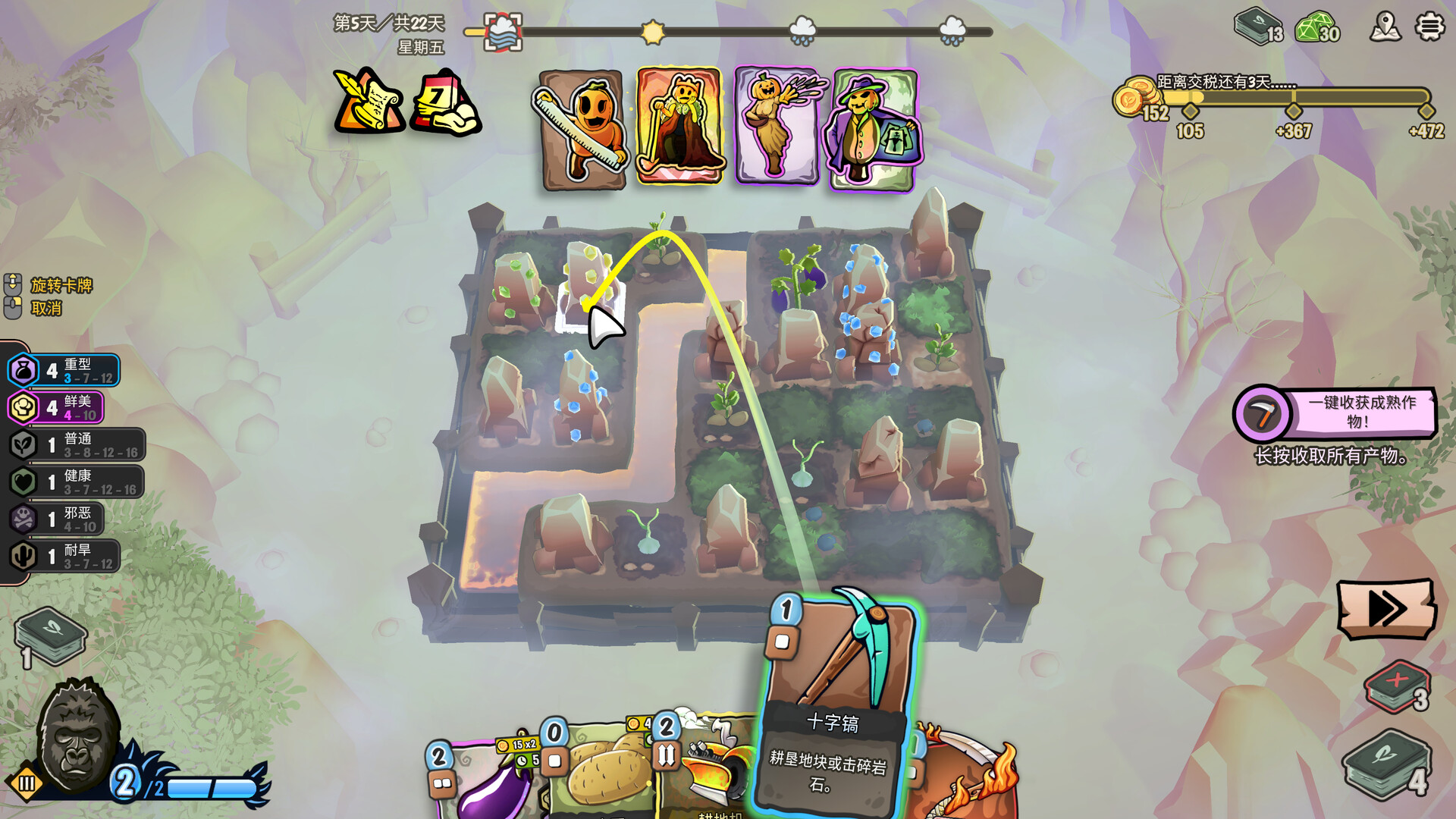Select the purple-coat merchant pumpkin card
Viewport: 1456px width, 819px height.
(874, 129)
